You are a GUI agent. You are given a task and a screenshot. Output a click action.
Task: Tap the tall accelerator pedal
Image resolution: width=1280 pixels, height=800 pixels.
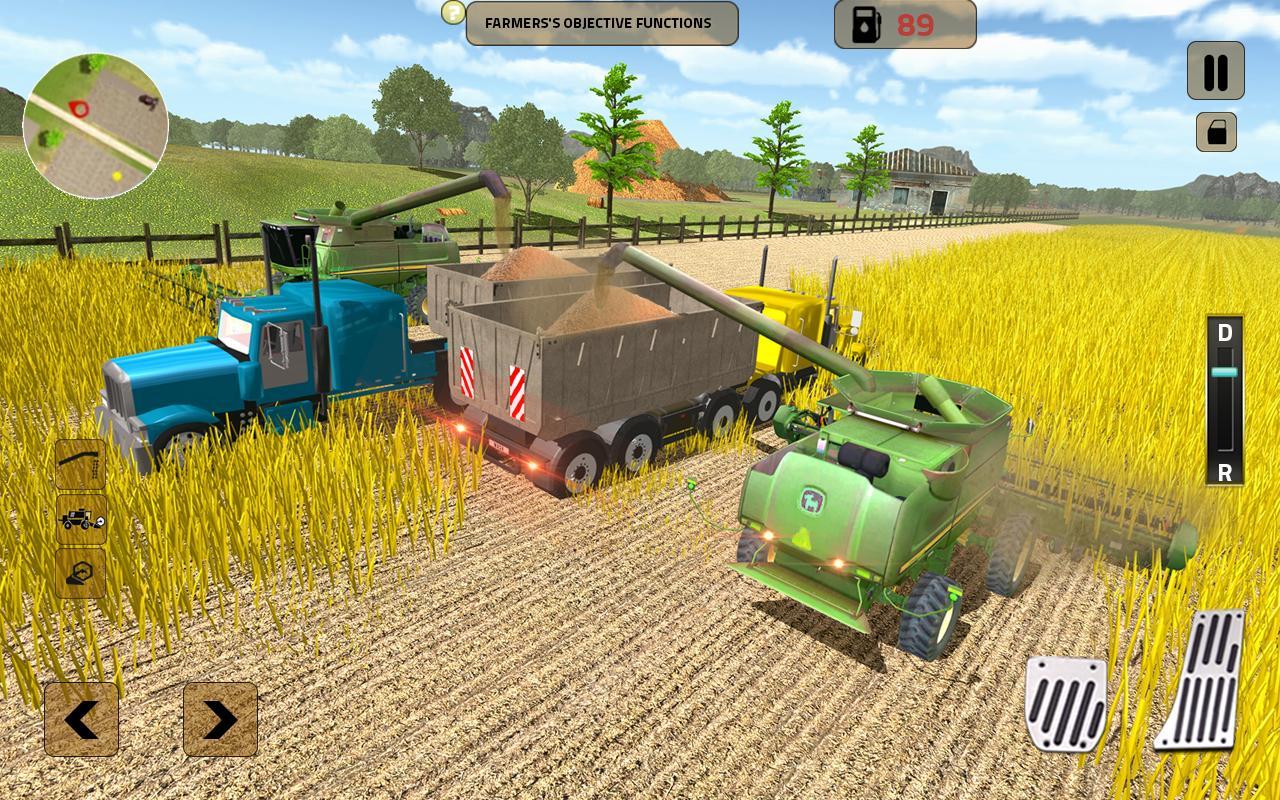(1203, 680)
